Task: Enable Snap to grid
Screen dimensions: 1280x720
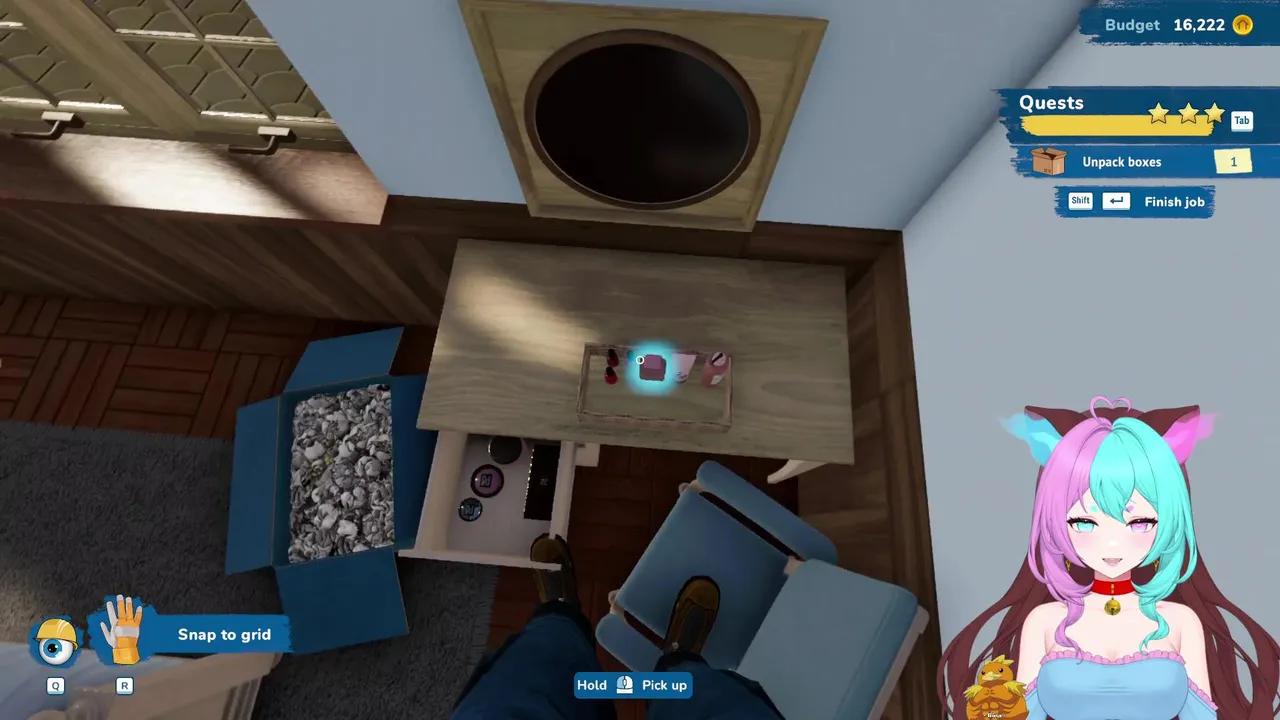Action: click(x=224, y=634)
